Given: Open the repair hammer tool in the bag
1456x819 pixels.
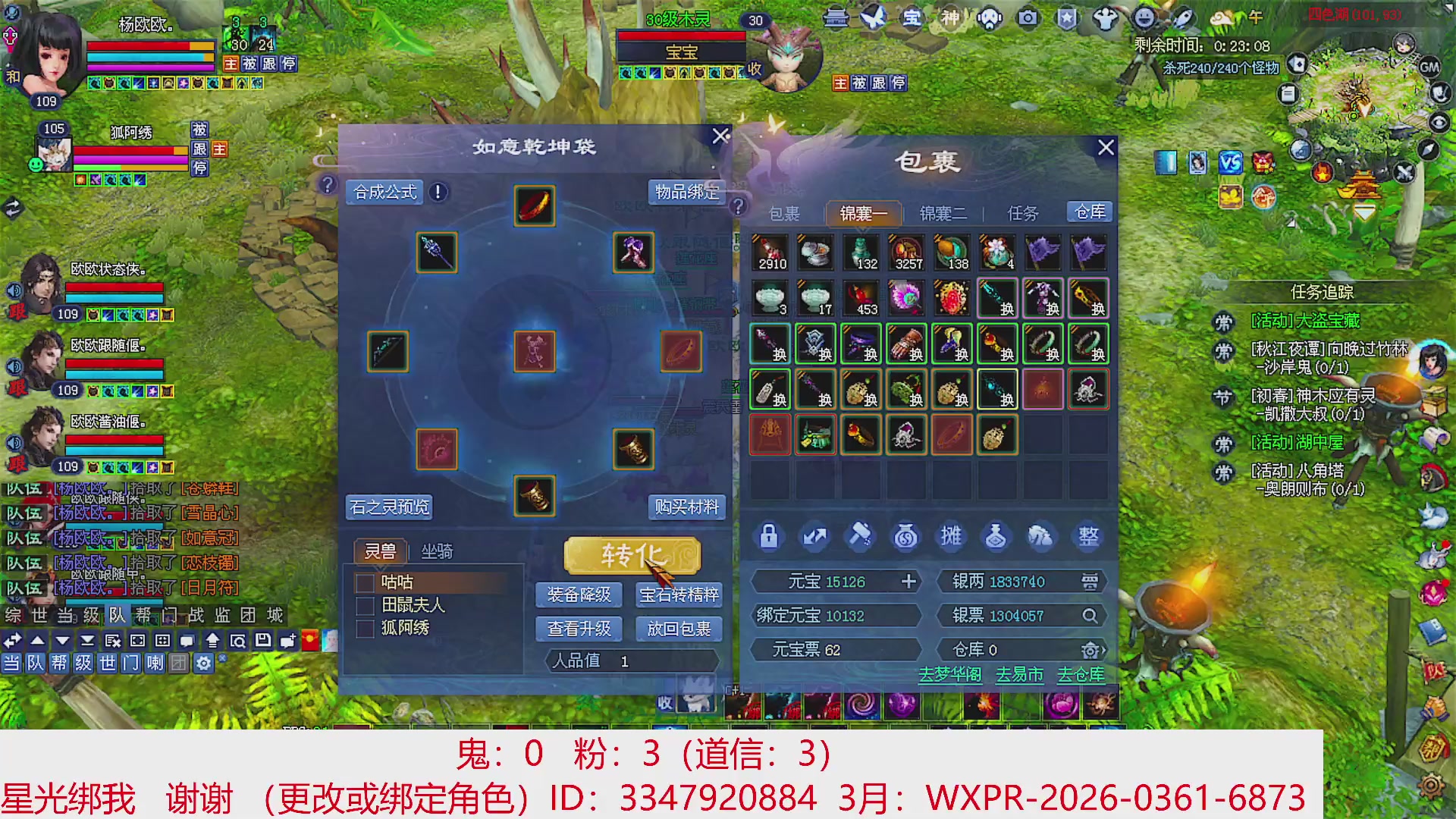Looking at the screenshot, I should [x=859, y=536].
